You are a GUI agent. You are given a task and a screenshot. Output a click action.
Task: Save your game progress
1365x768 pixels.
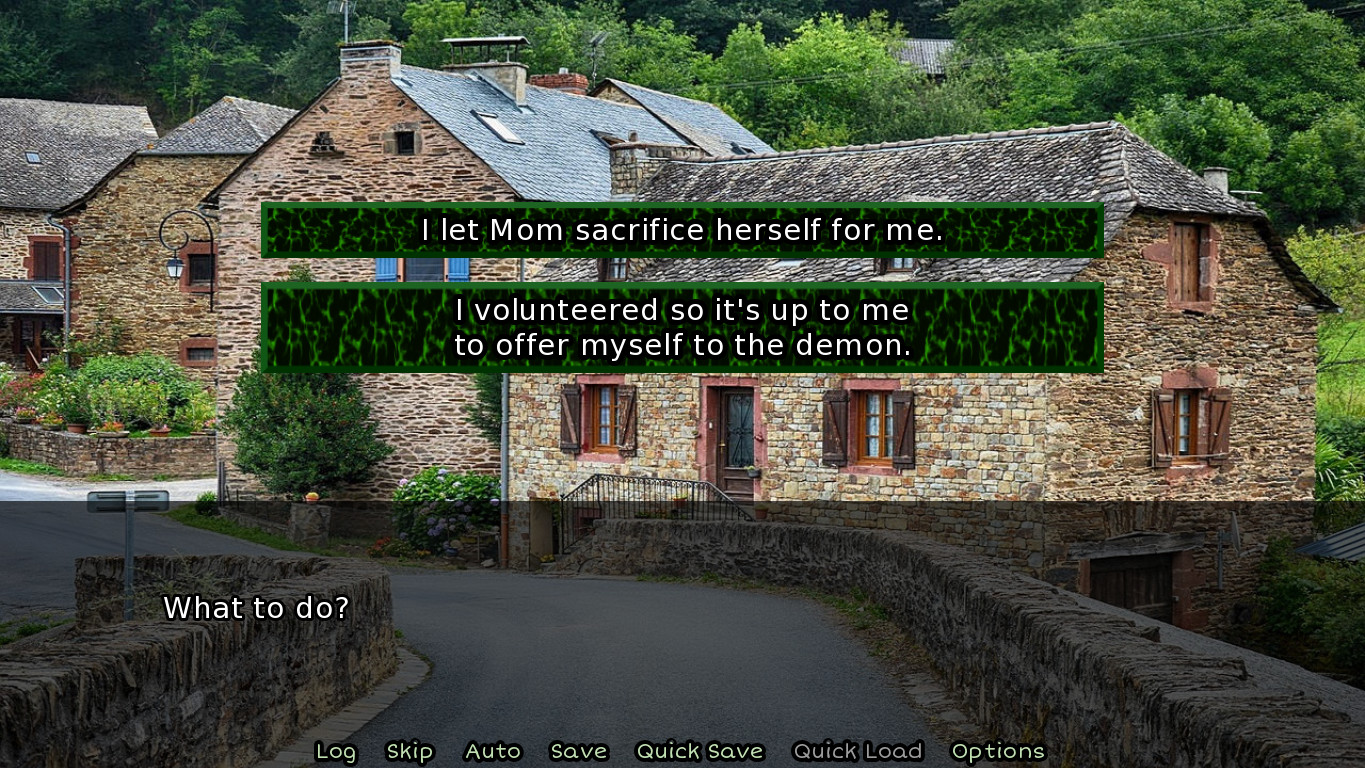(578, 751)
